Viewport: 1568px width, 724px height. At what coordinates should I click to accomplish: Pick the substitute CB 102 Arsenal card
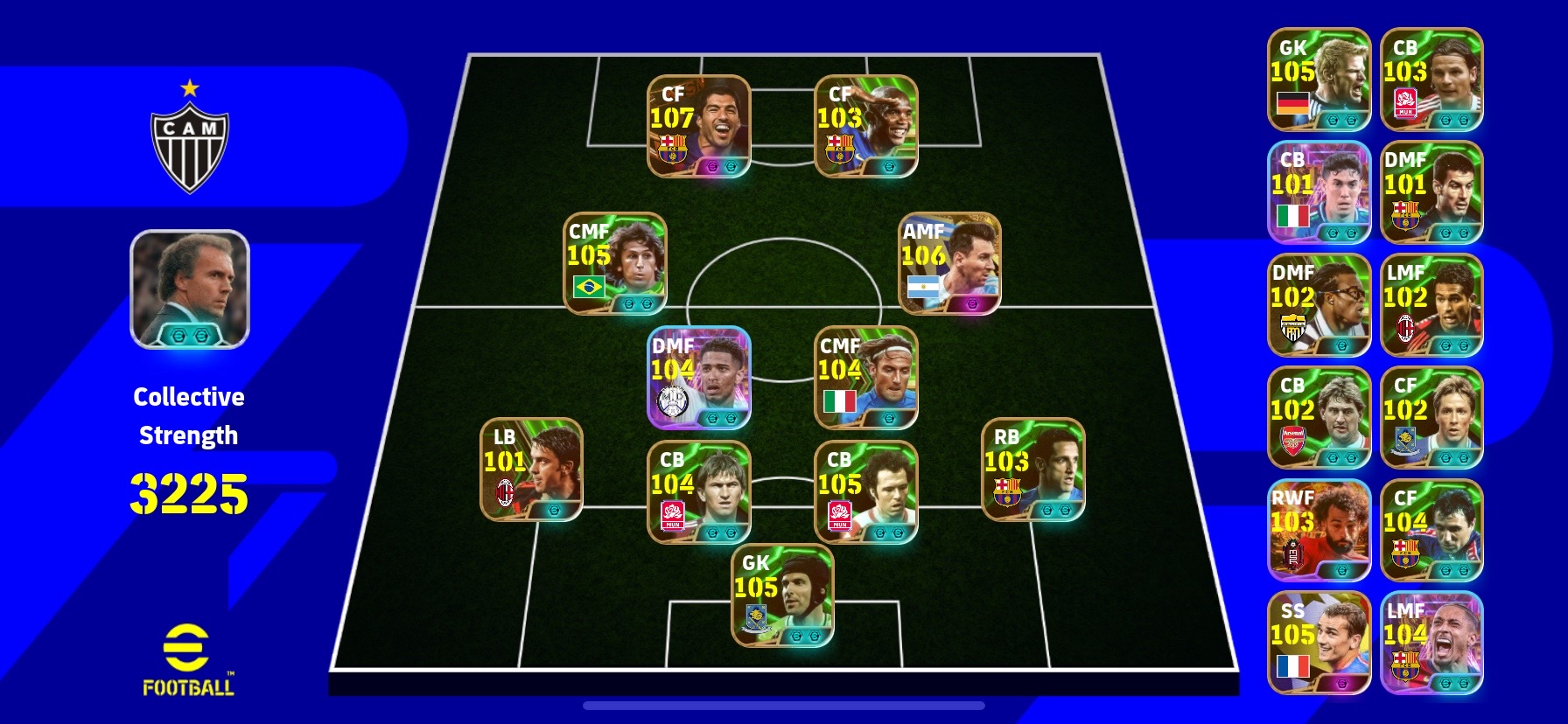1319,418
